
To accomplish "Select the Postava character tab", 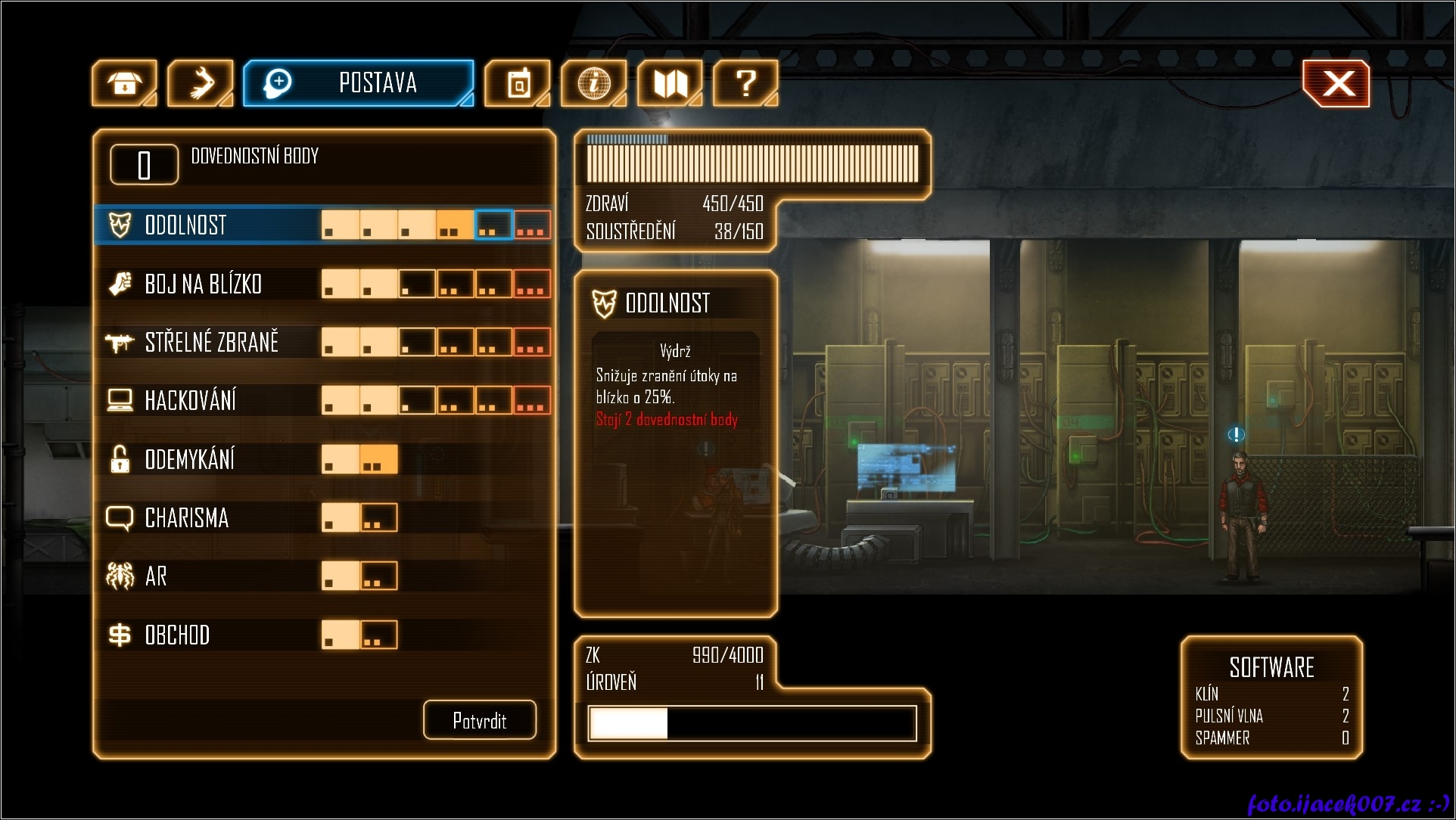I will click(x=359, y=83).
